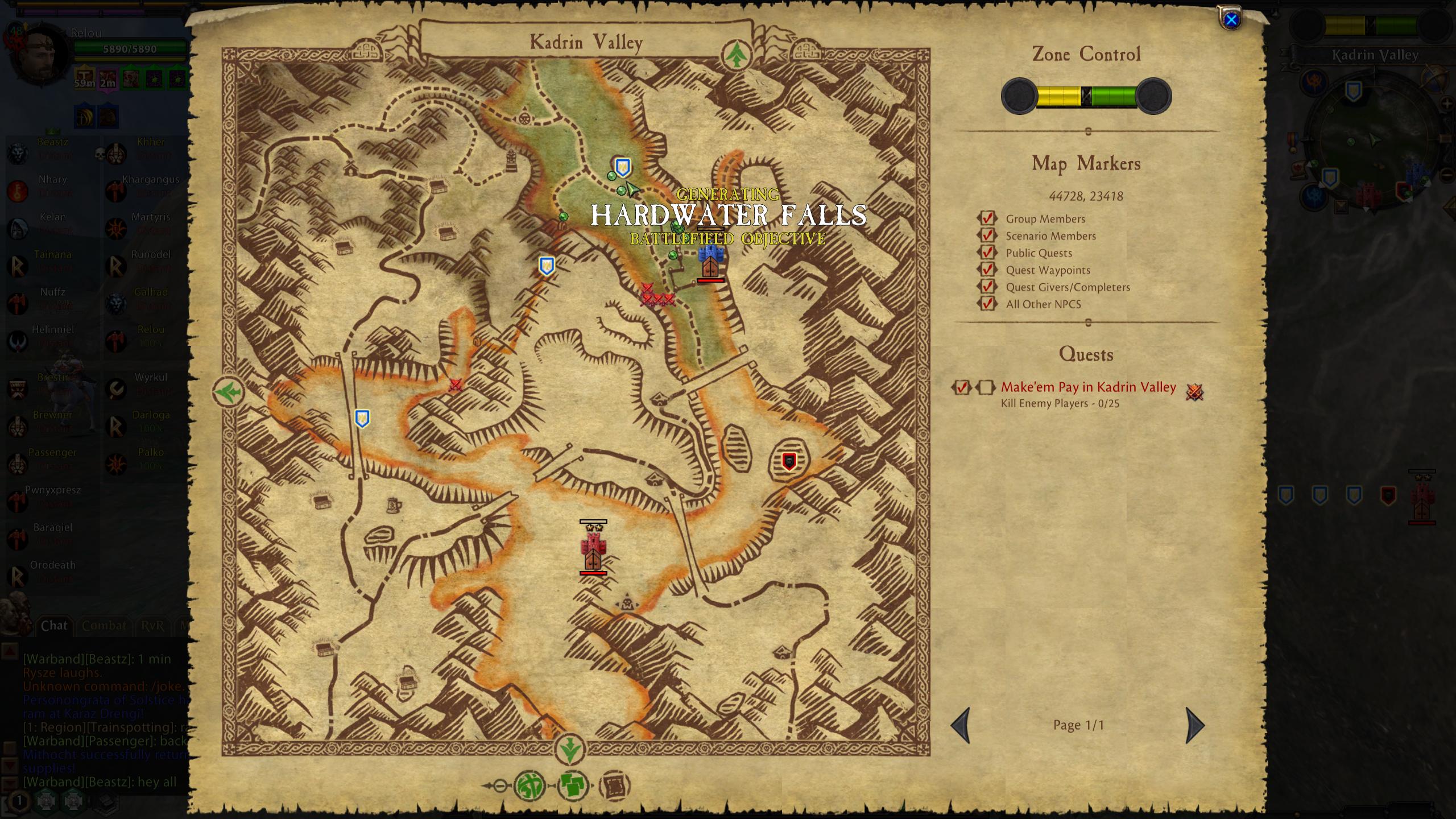
Task: Close the Kadrin Valley map window
Action: pyautogui.click(x=1231, y=20)
